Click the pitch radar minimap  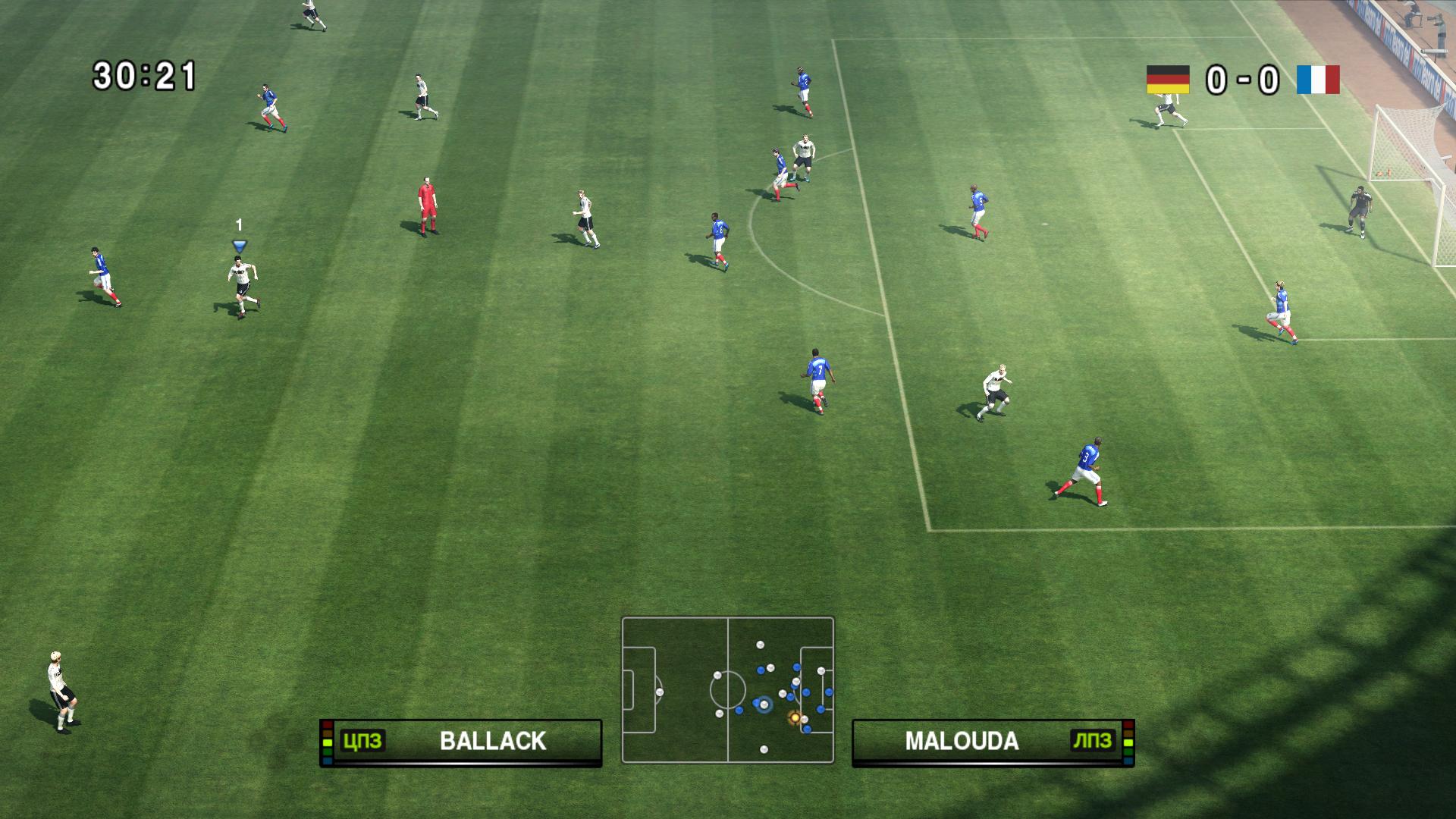(x=728, y=689)
